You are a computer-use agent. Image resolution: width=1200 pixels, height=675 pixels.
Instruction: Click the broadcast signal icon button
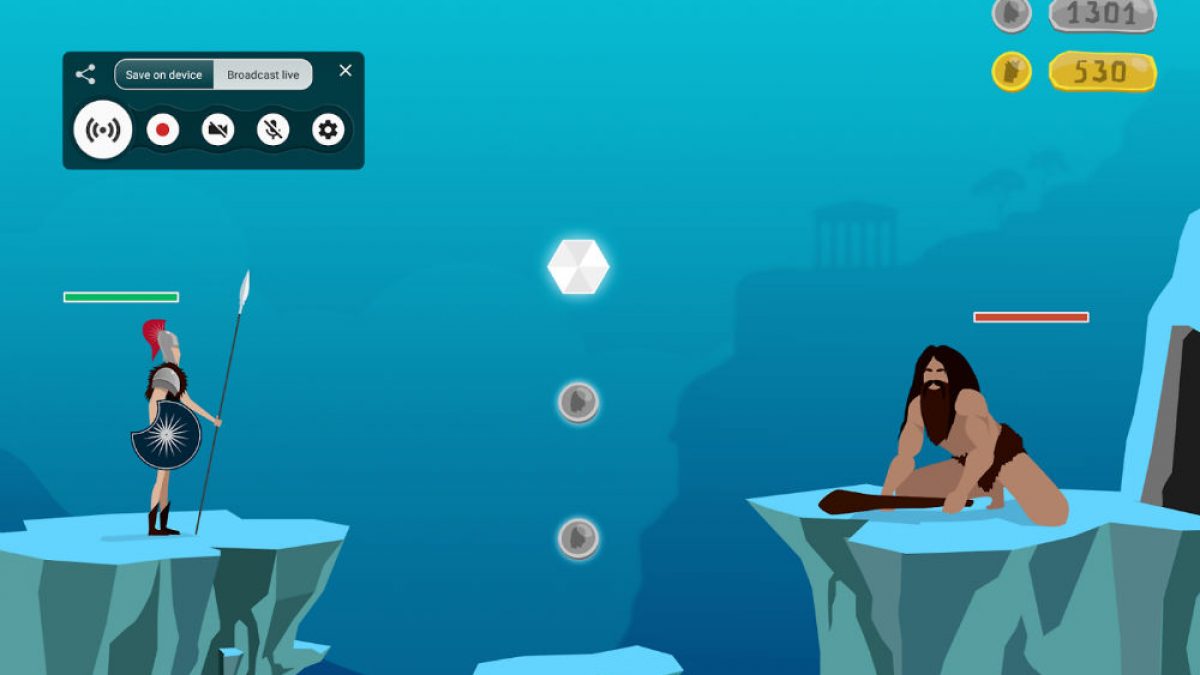tap(103, 130)
